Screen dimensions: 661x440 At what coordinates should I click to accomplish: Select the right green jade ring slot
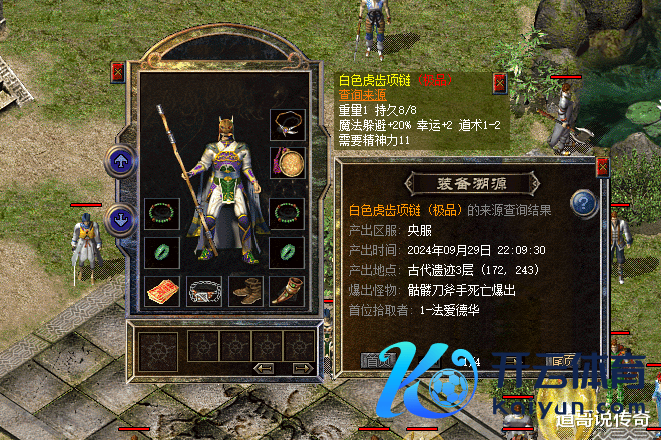288,251
